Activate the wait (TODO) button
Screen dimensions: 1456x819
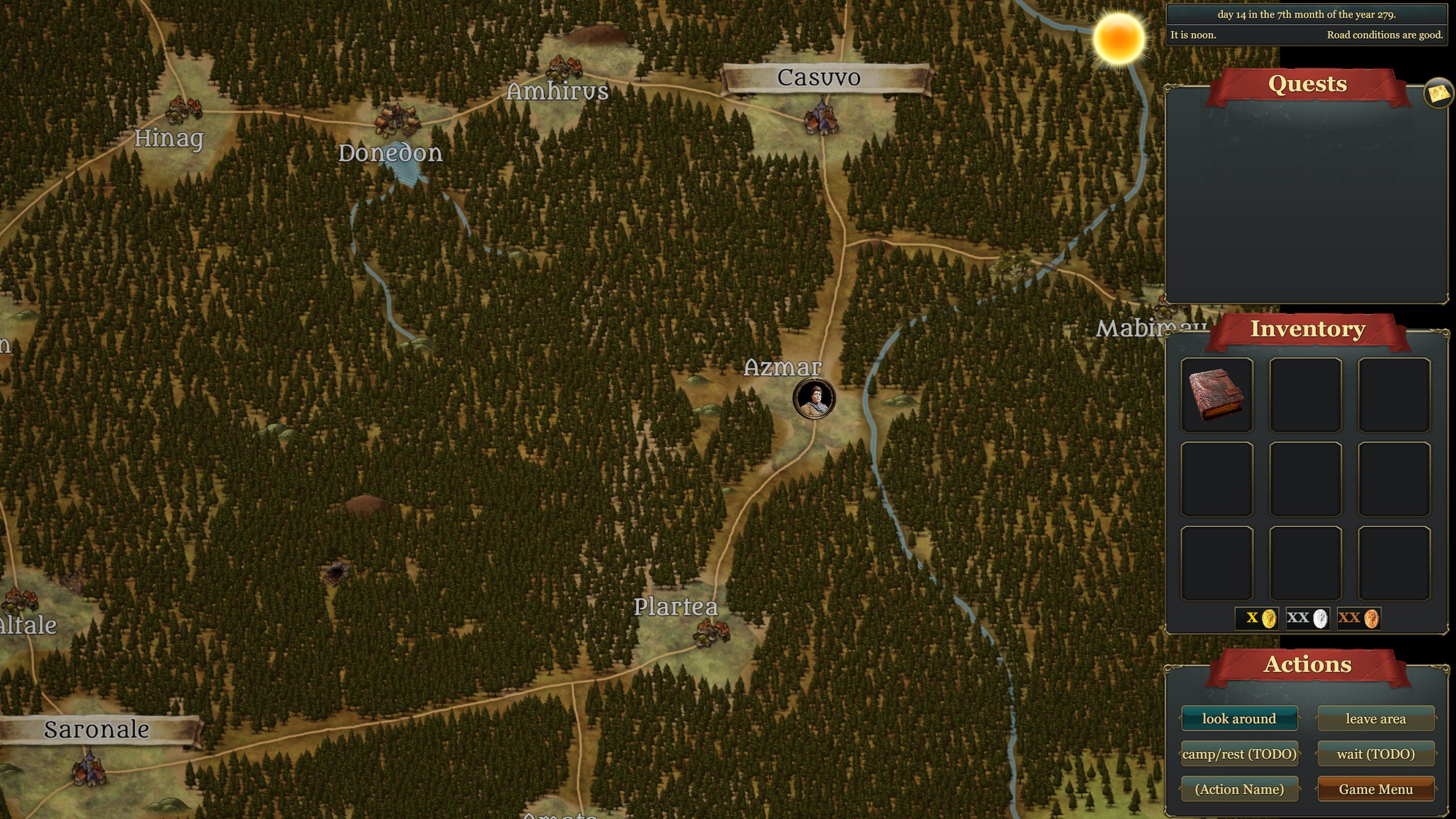coord(1375,754)
